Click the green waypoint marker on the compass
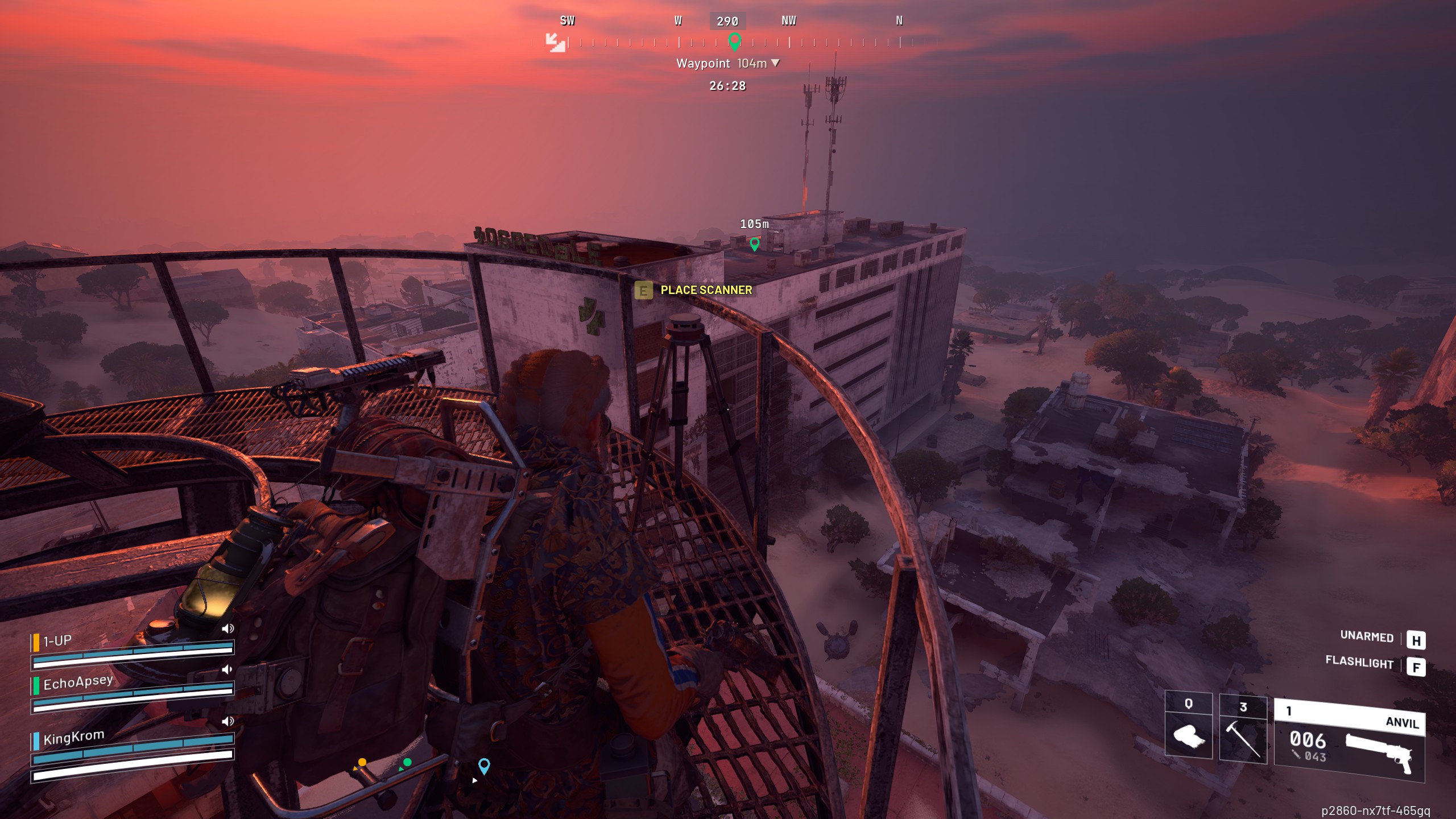 tap(734, 41)
